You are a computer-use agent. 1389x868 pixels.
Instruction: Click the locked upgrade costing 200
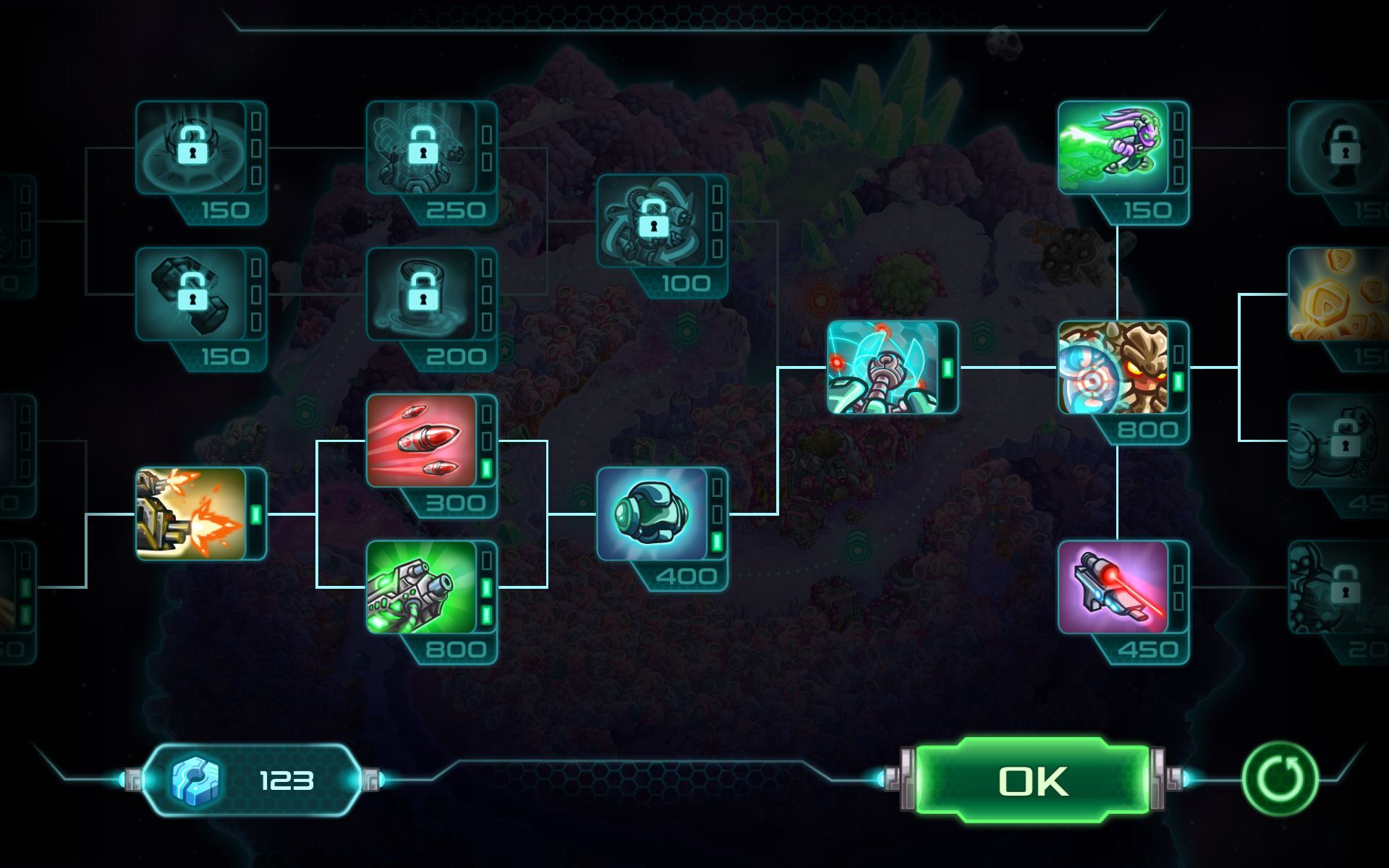click(x=422, y=294)
